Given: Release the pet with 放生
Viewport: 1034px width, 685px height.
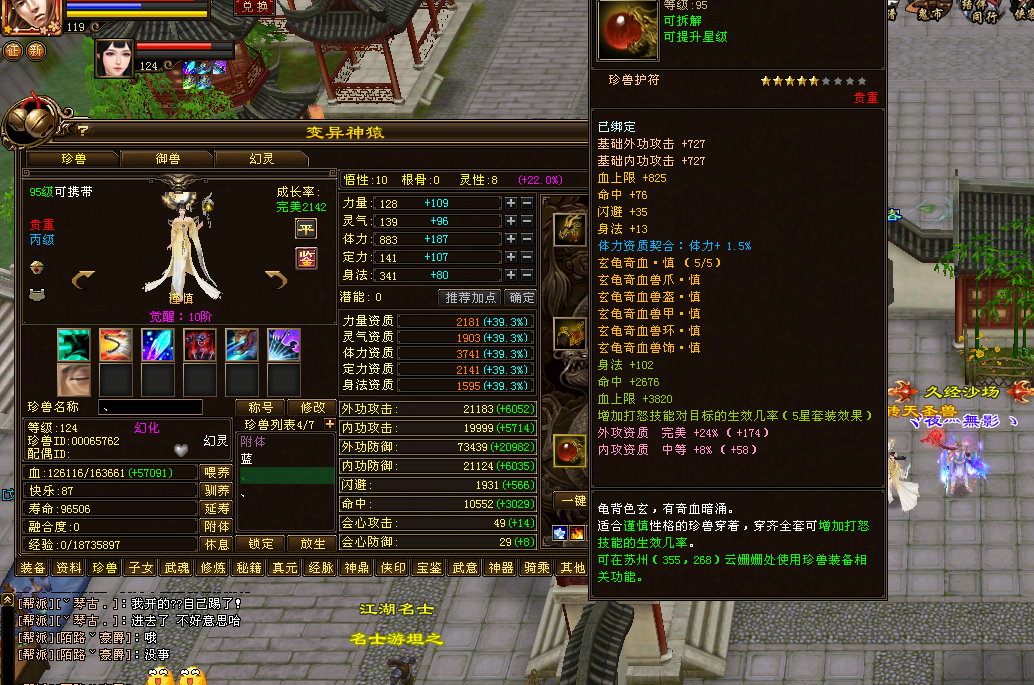Looking at the screenshot, I should click(313, 544).
